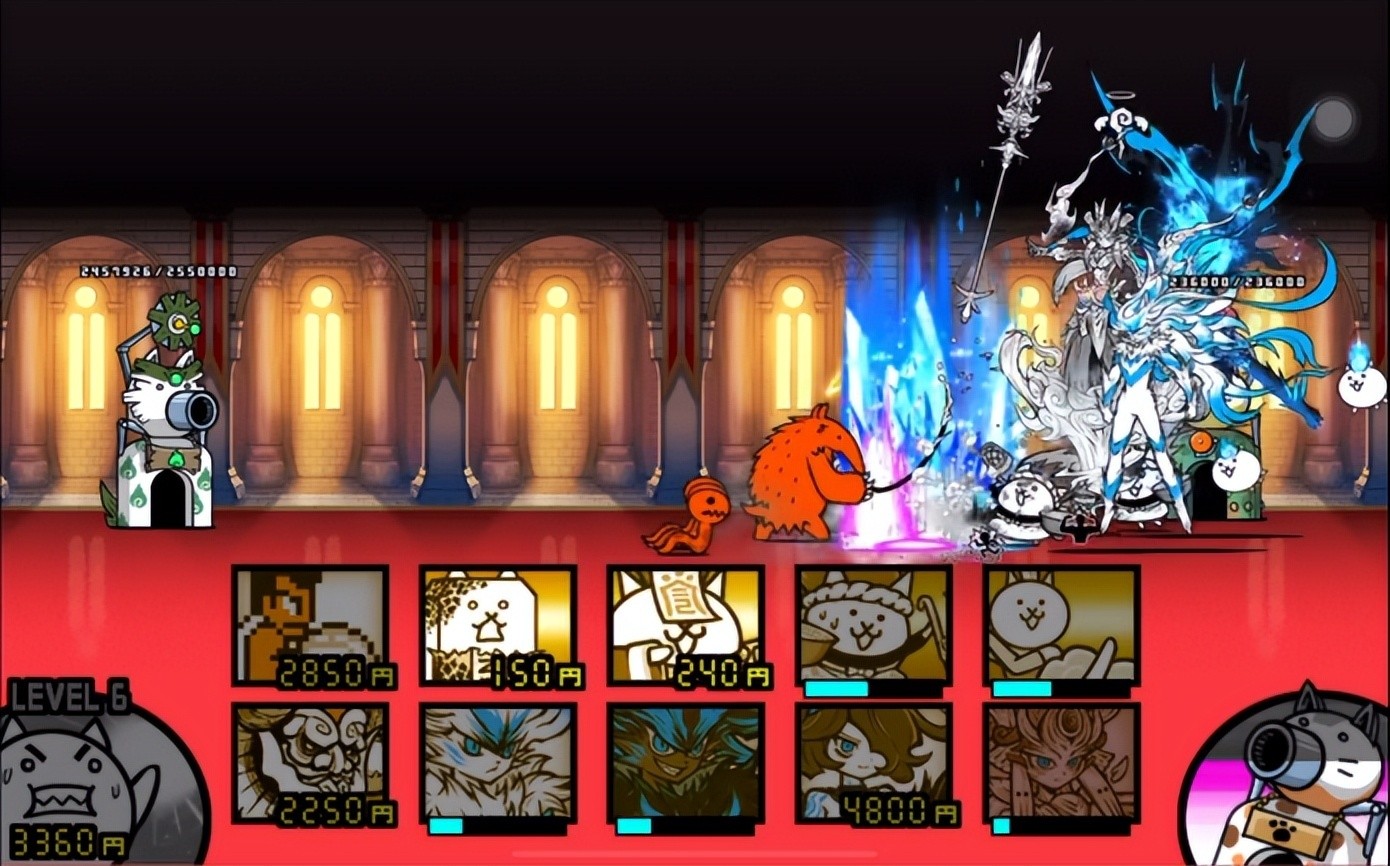Deploy the 4800-cost brown-haired girl unit
Viewport: 1390px width, 866px height.
click(874, 764)
